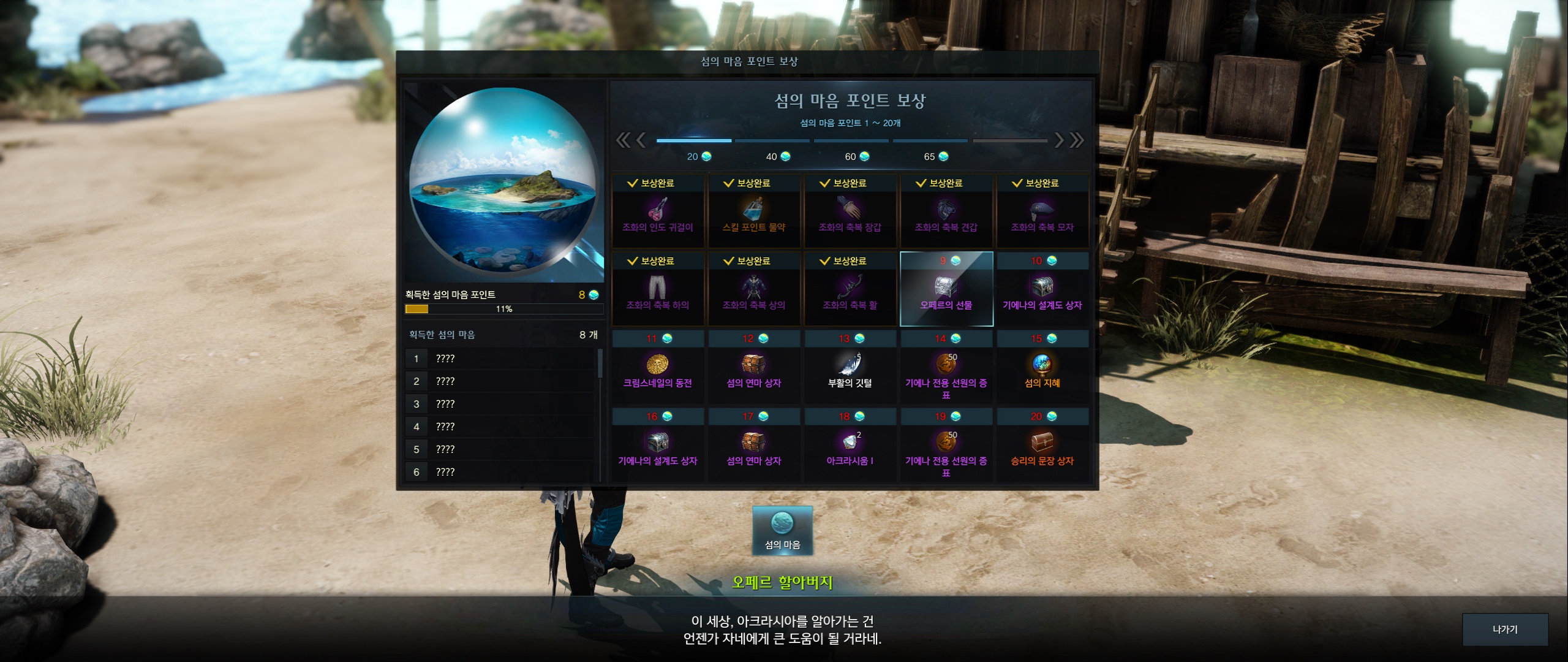Select the 오페르의 선물 reward tile

tap(946, 289)
